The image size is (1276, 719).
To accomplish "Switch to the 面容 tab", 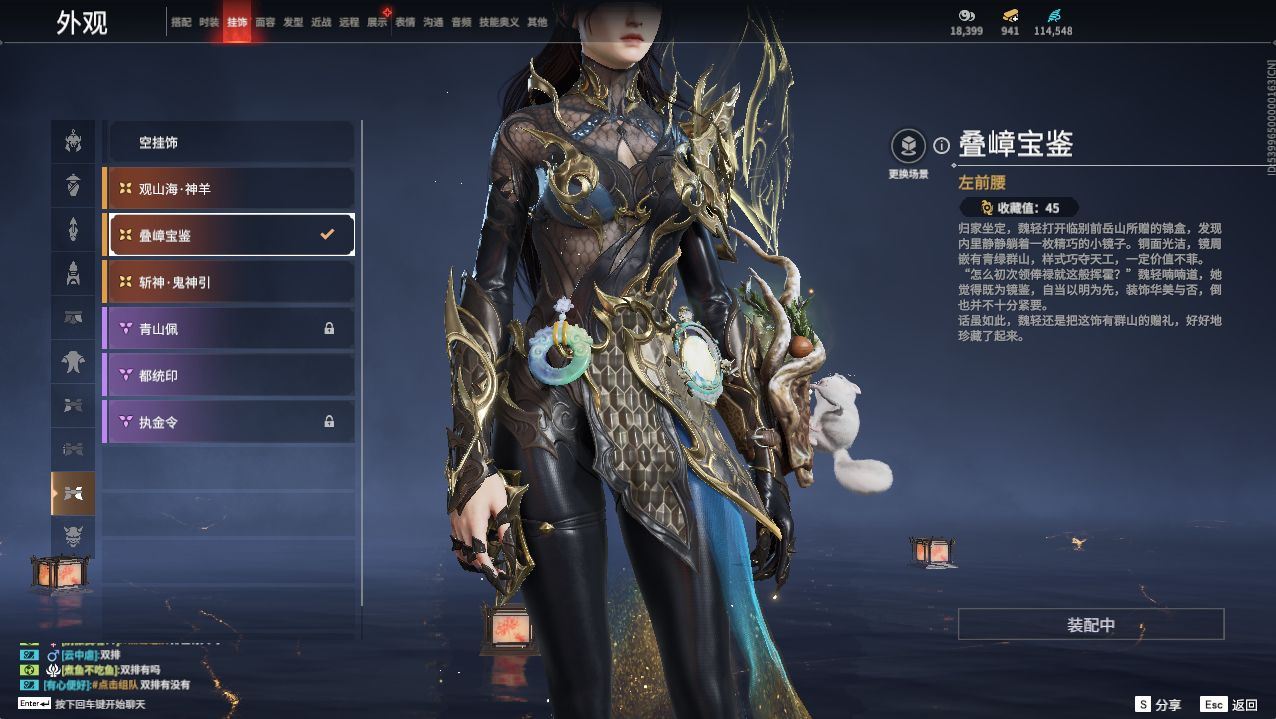I will pos(265,22).
